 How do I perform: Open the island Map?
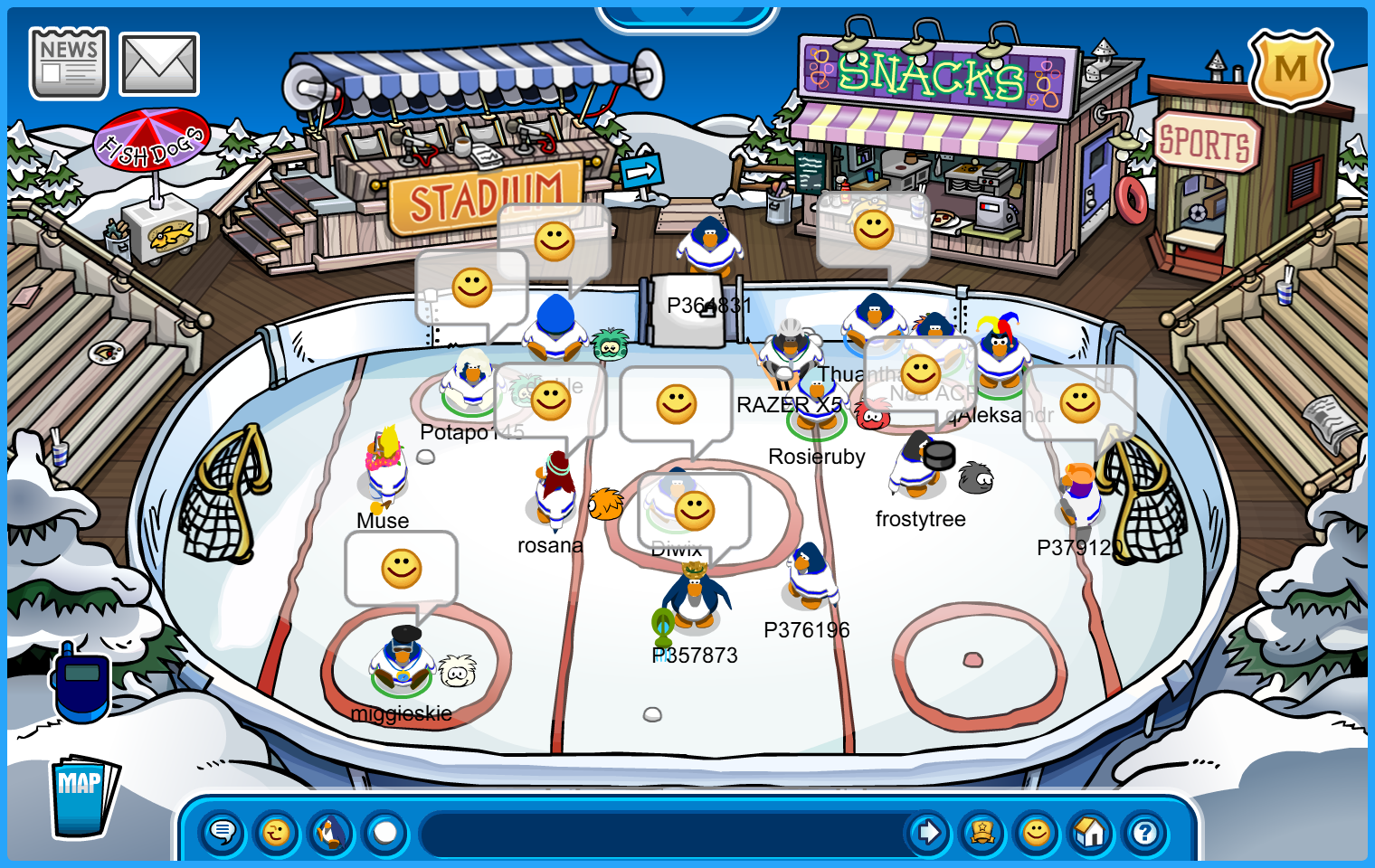(x=82, y=796)
